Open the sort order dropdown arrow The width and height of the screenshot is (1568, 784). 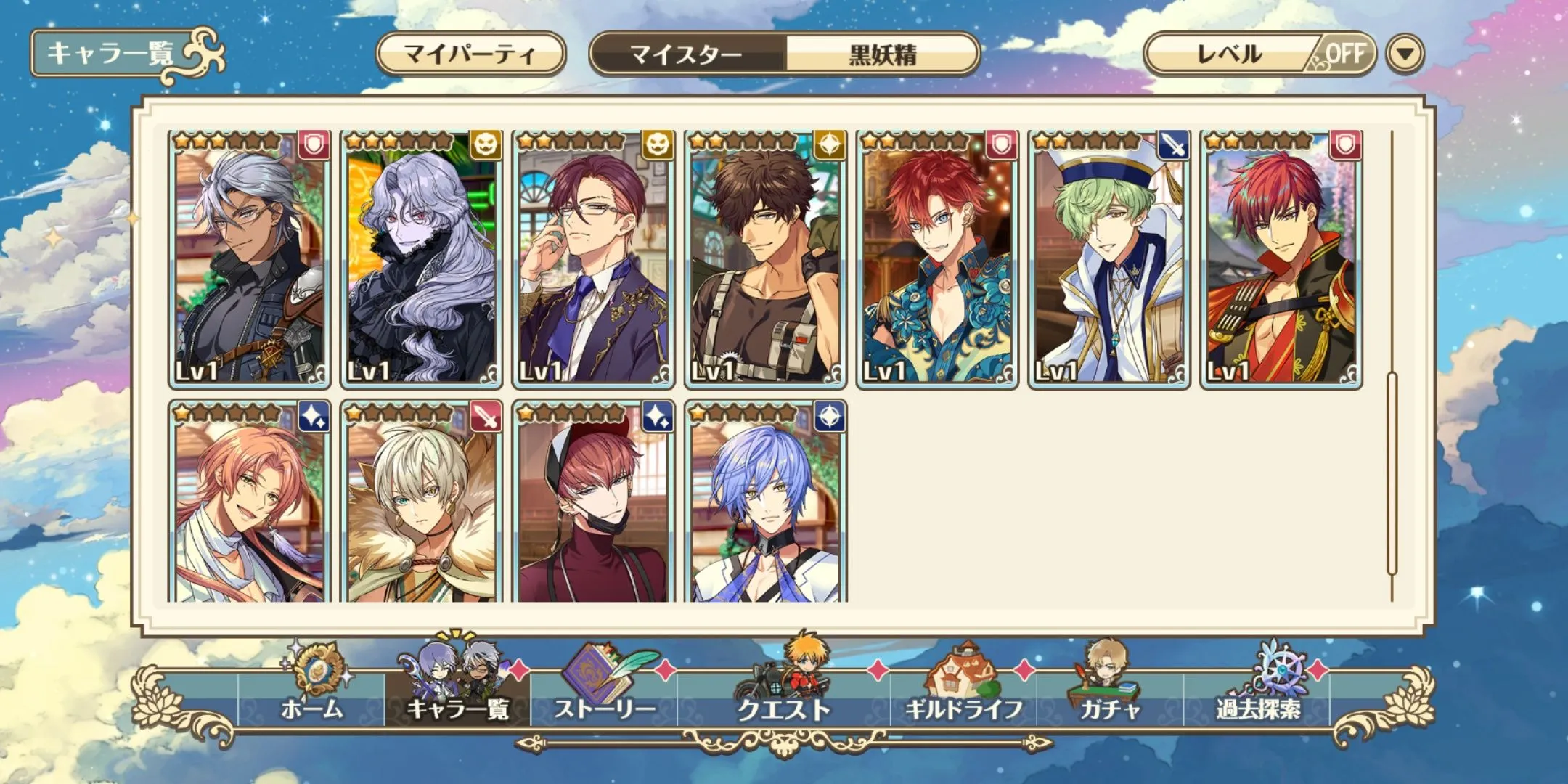pyautogui.click(x=1405, y=54)
